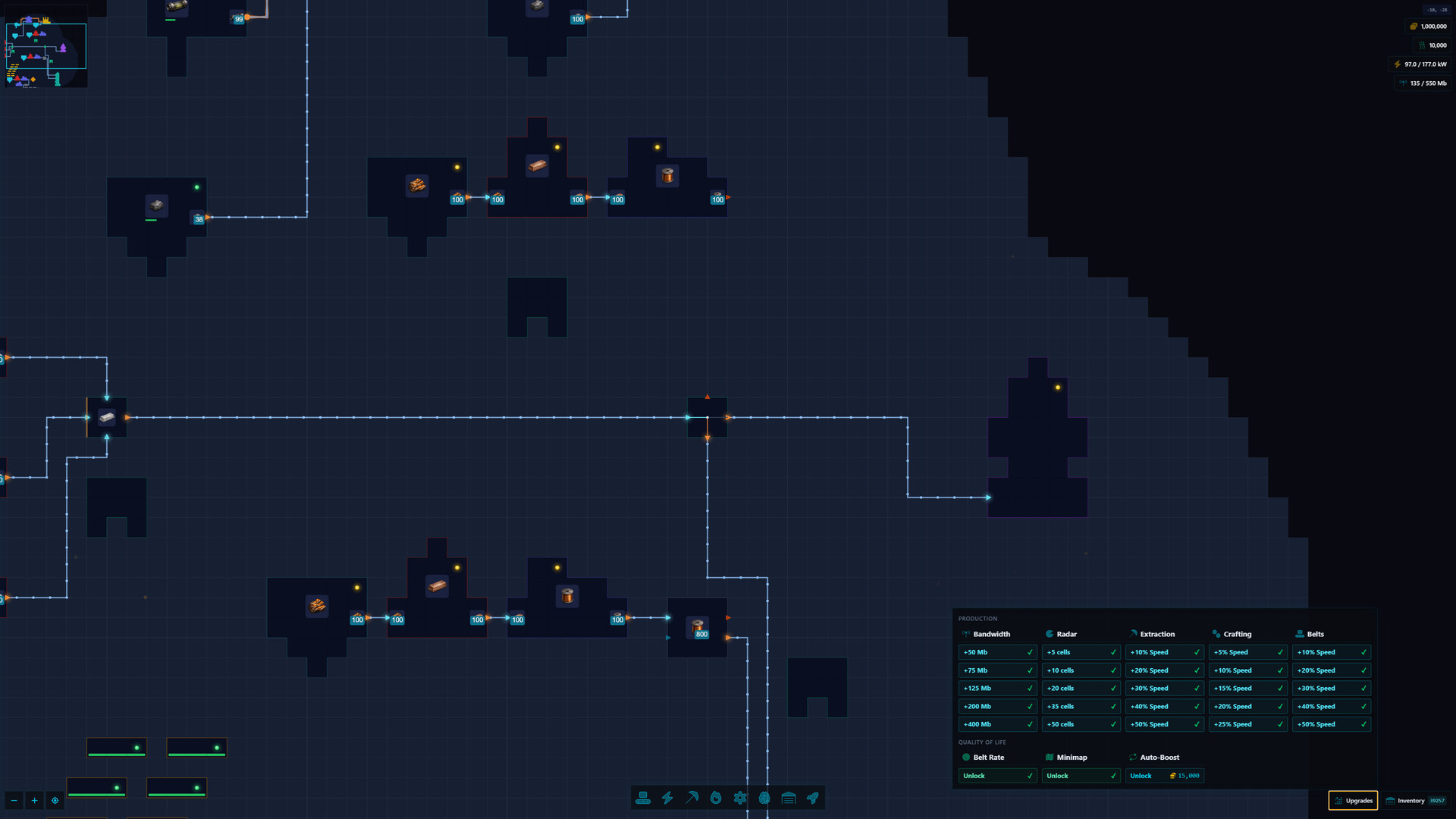The height and width of the screenshot is (819, 1456).
Task: Click the Radar header icon in upgrades panel
Action: click(x=1048, y=634)
